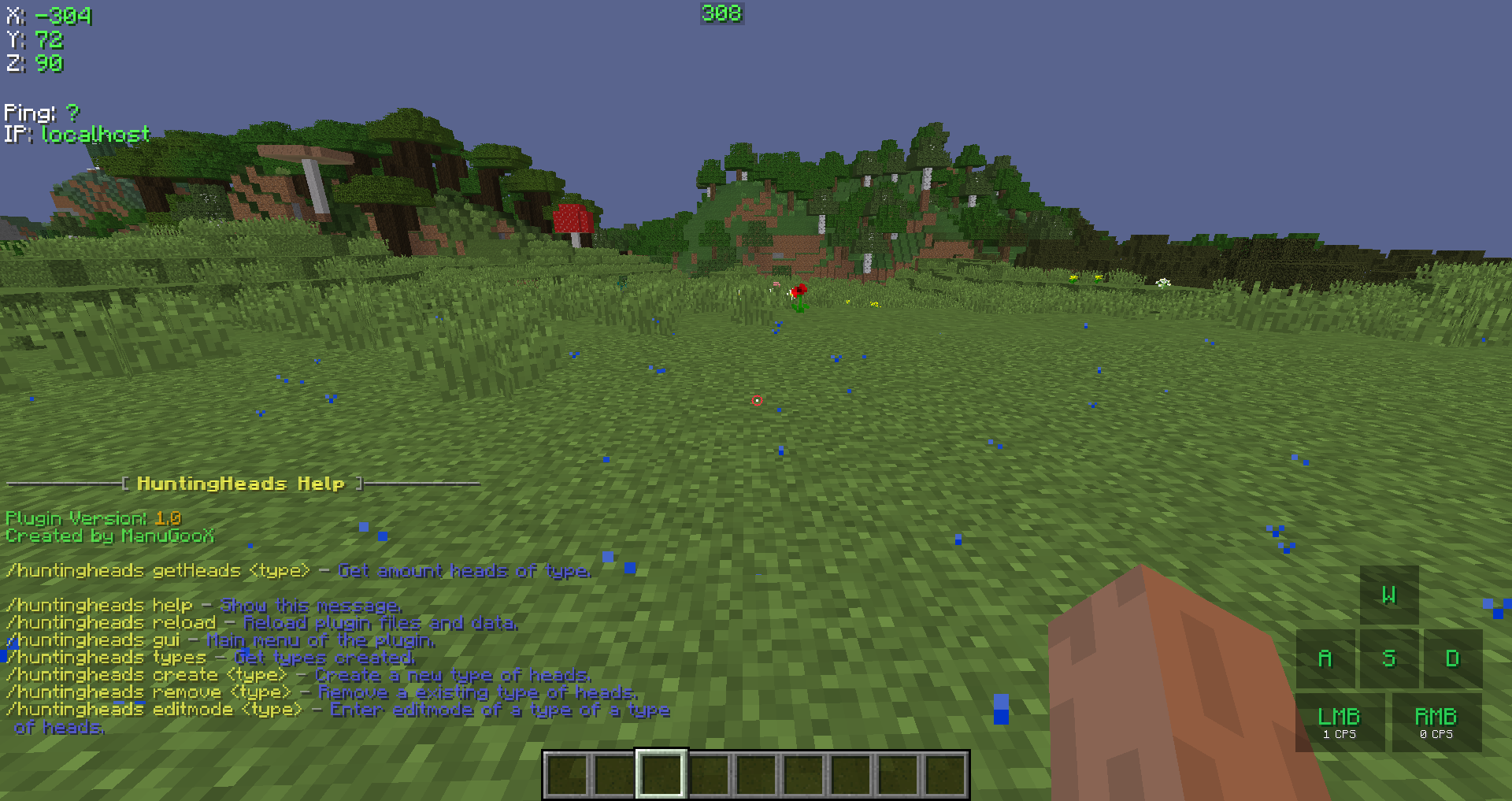
Task: Toggle the RMB click counter
Action: pyautogui.click(x=1436, y=721)
